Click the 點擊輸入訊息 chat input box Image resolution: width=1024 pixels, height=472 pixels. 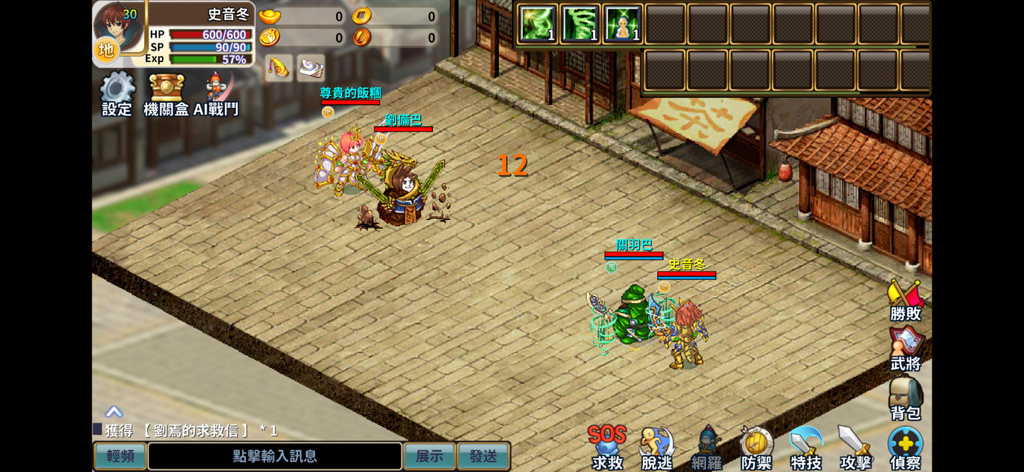point(275,456)
